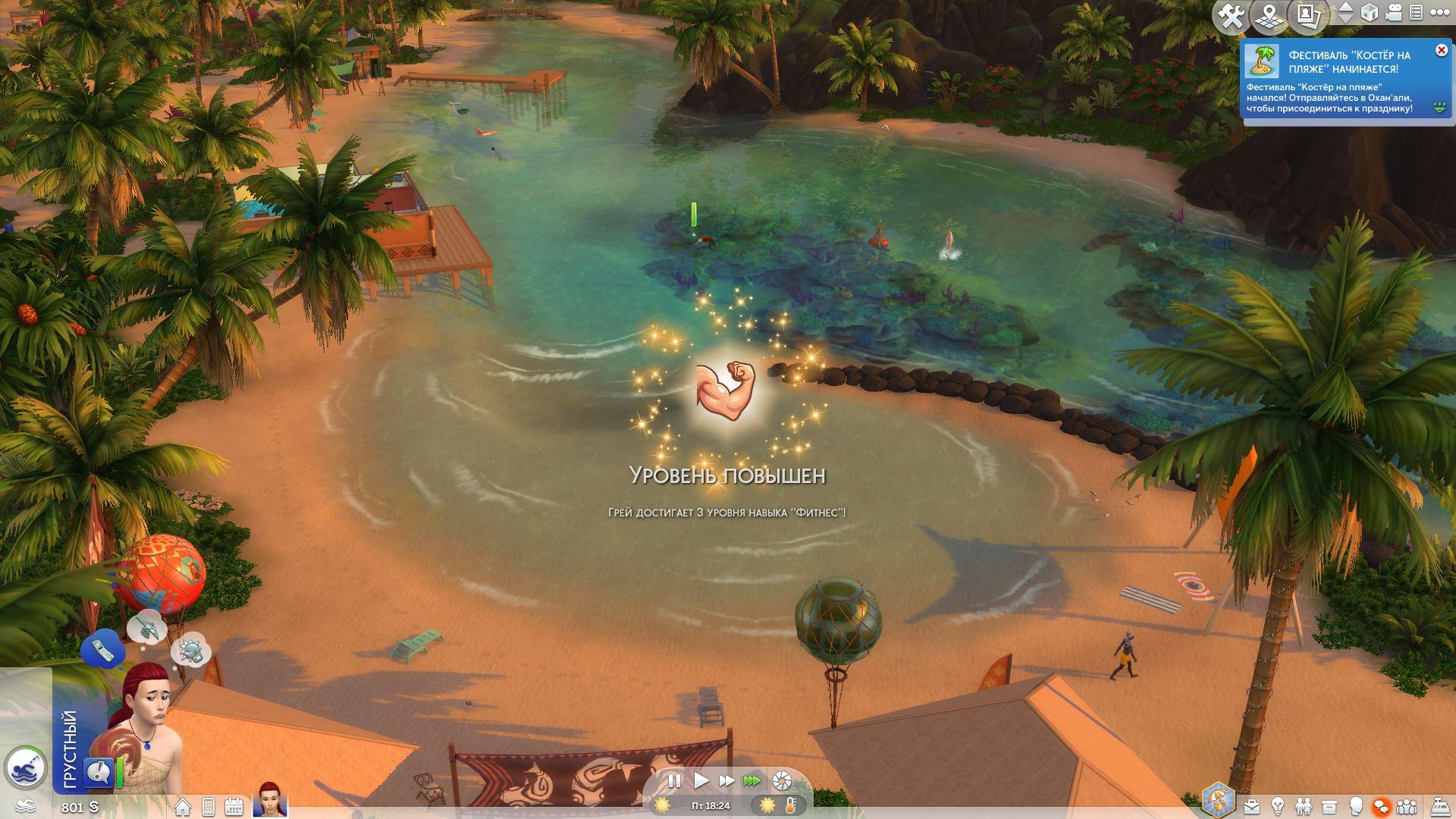
Task: Open Build Mode with hammer and wrench icon
Action: 1231,15
